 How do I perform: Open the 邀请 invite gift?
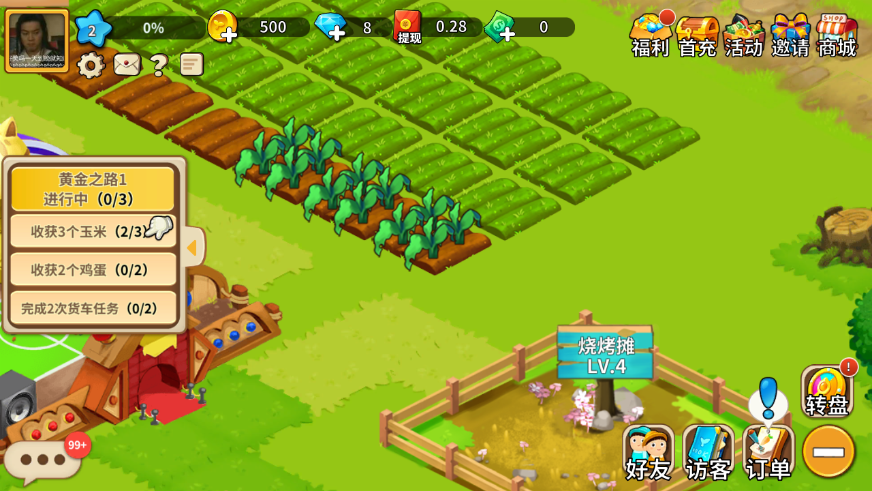pyautogui.click(x=790, y=35)
